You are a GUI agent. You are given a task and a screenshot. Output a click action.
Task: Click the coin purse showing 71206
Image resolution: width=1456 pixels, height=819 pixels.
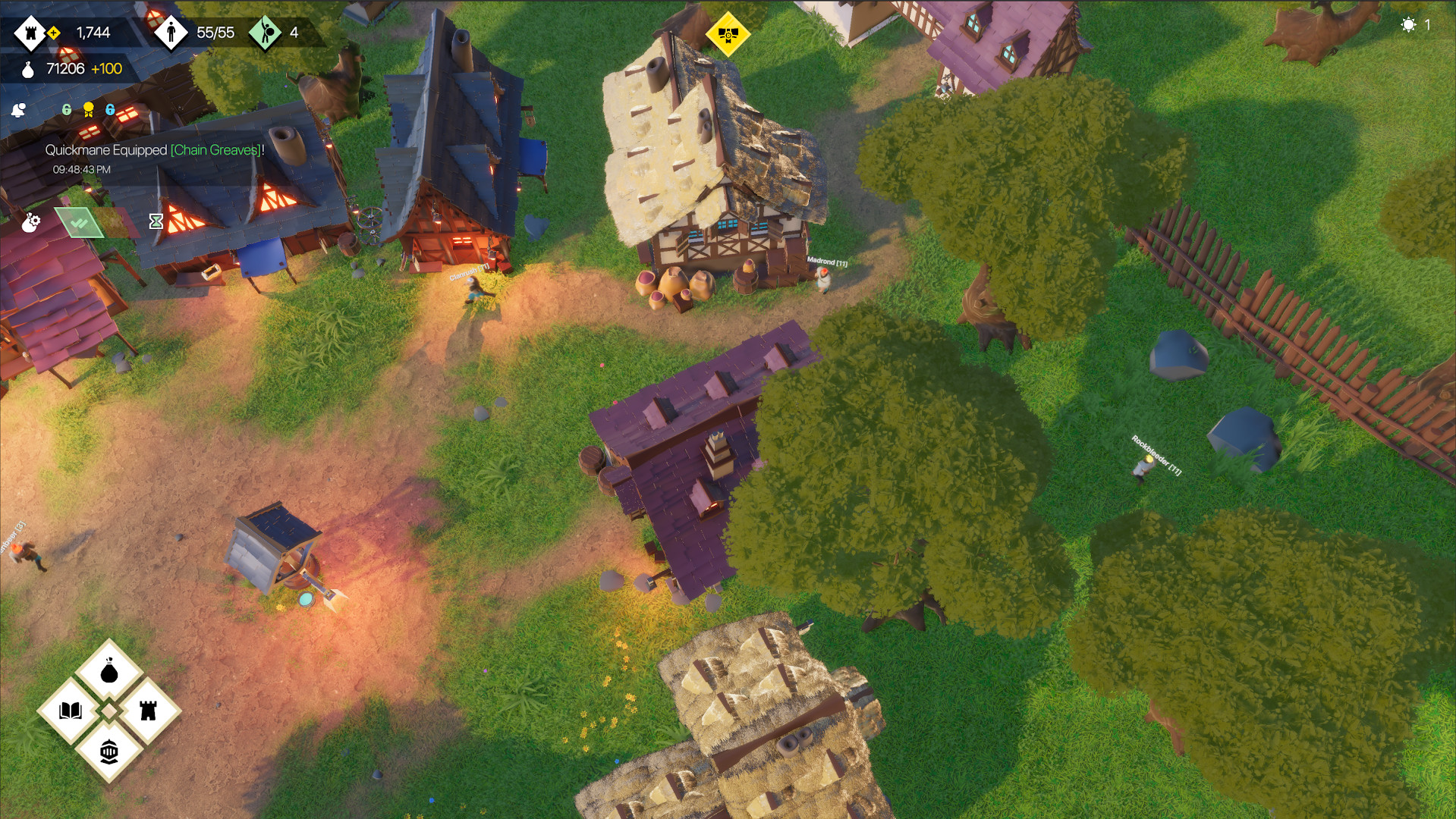(27, 69)
